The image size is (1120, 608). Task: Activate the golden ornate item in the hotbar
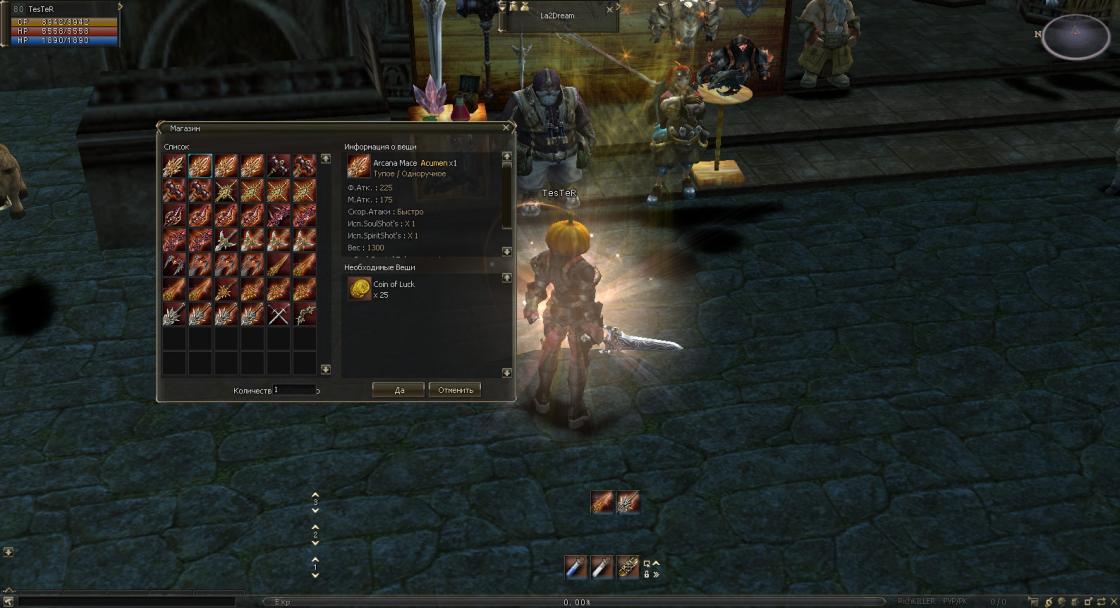coord(627,567)
